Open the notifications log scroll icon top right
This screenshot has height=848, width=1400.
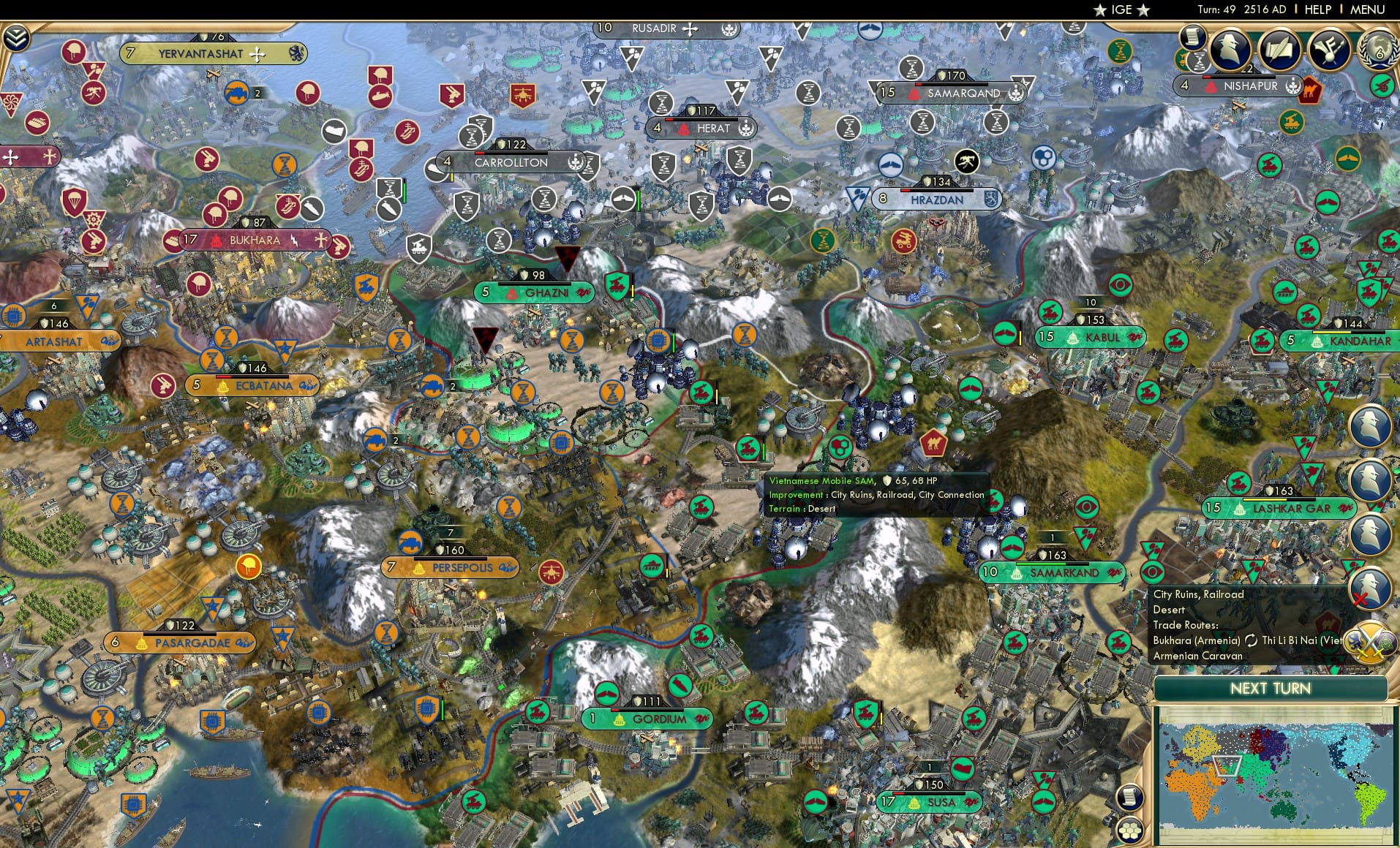(1193, 38)
